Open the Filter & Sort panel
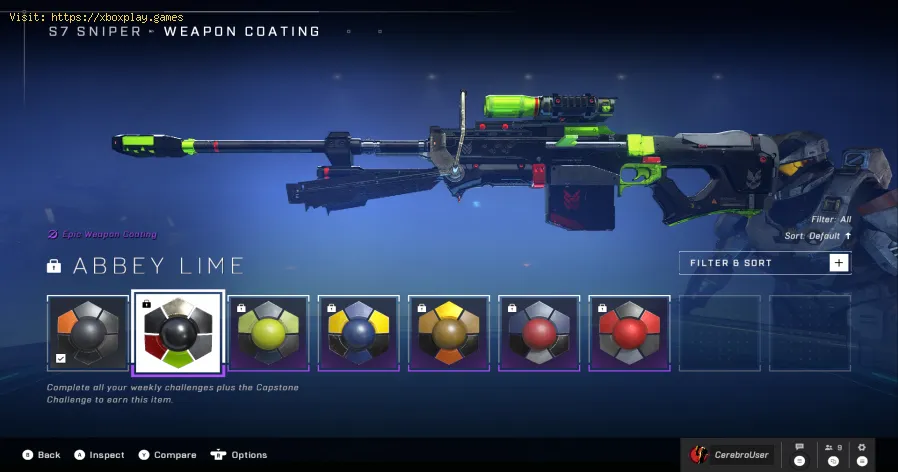This screenshot has width=898, height=472. pyautogui.click(x=764, y=263)
